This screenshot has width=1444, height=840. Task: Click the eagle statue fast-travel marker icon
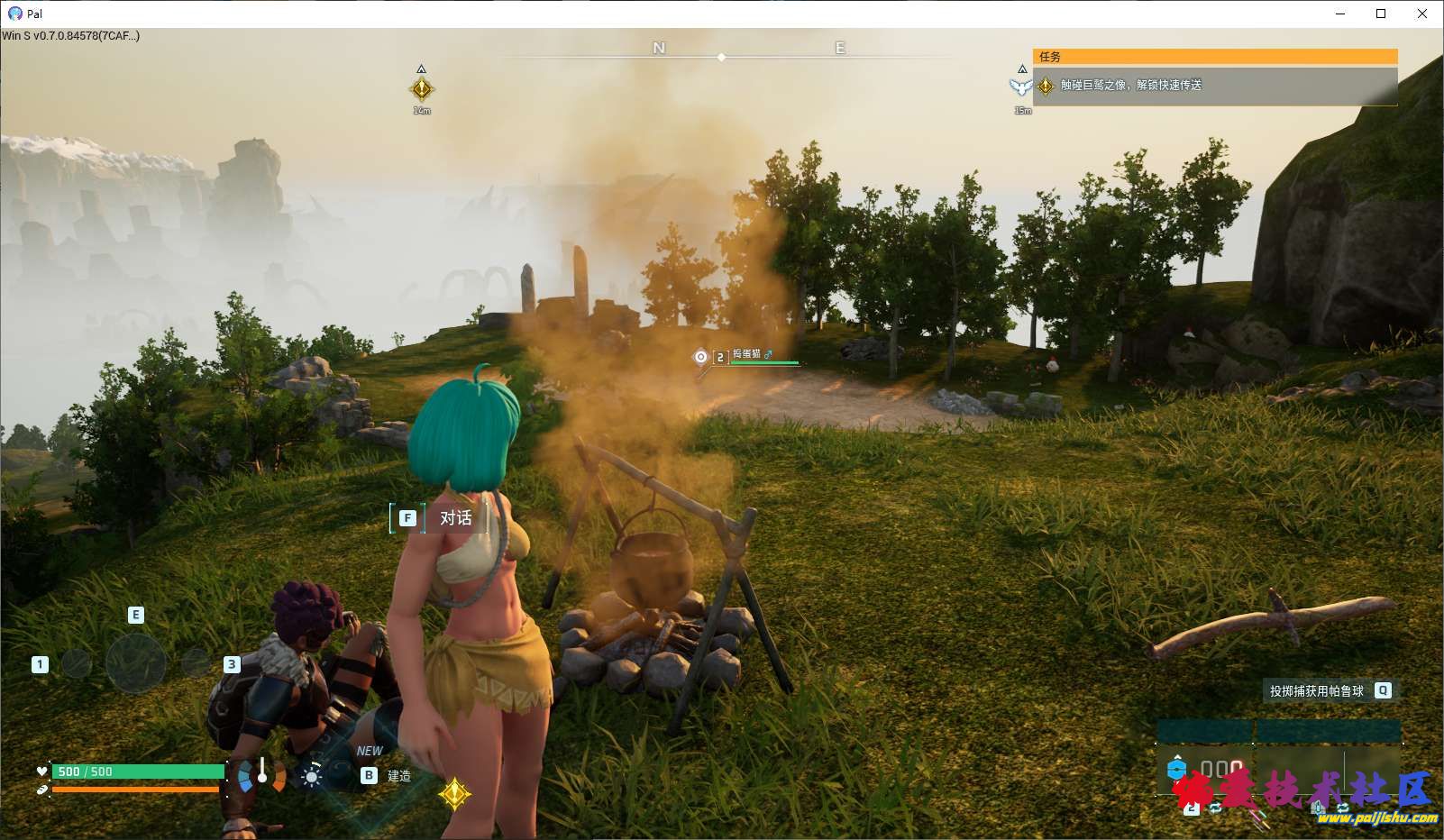tap(1021, 87)
